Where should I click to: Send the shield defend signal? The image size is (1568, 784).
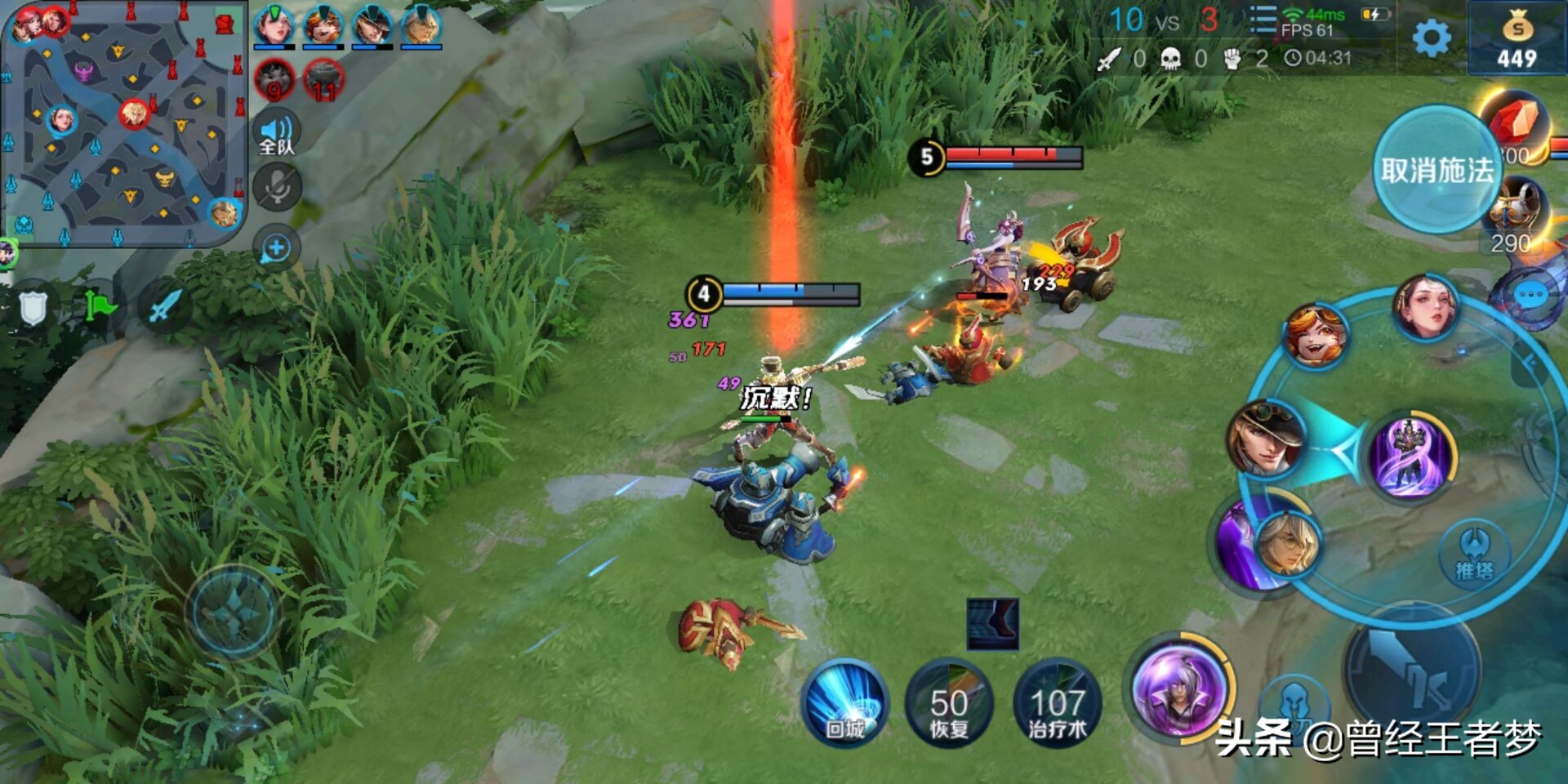tap(33, 308)
